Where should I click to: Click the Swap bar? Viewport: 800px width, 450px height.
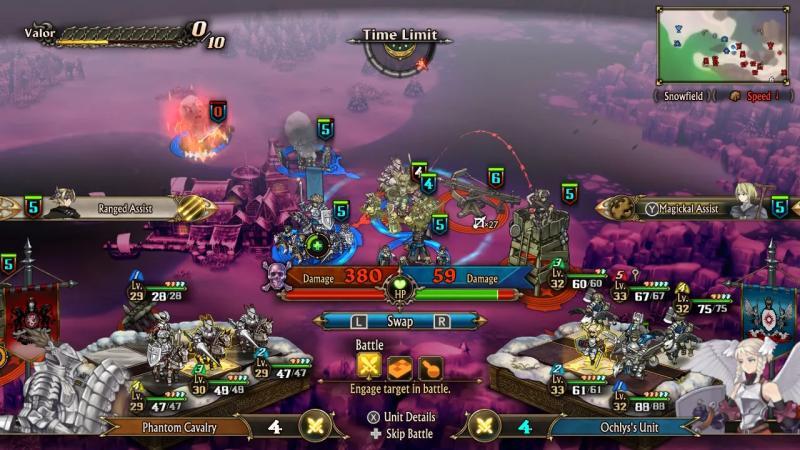[x=399, y=322]
